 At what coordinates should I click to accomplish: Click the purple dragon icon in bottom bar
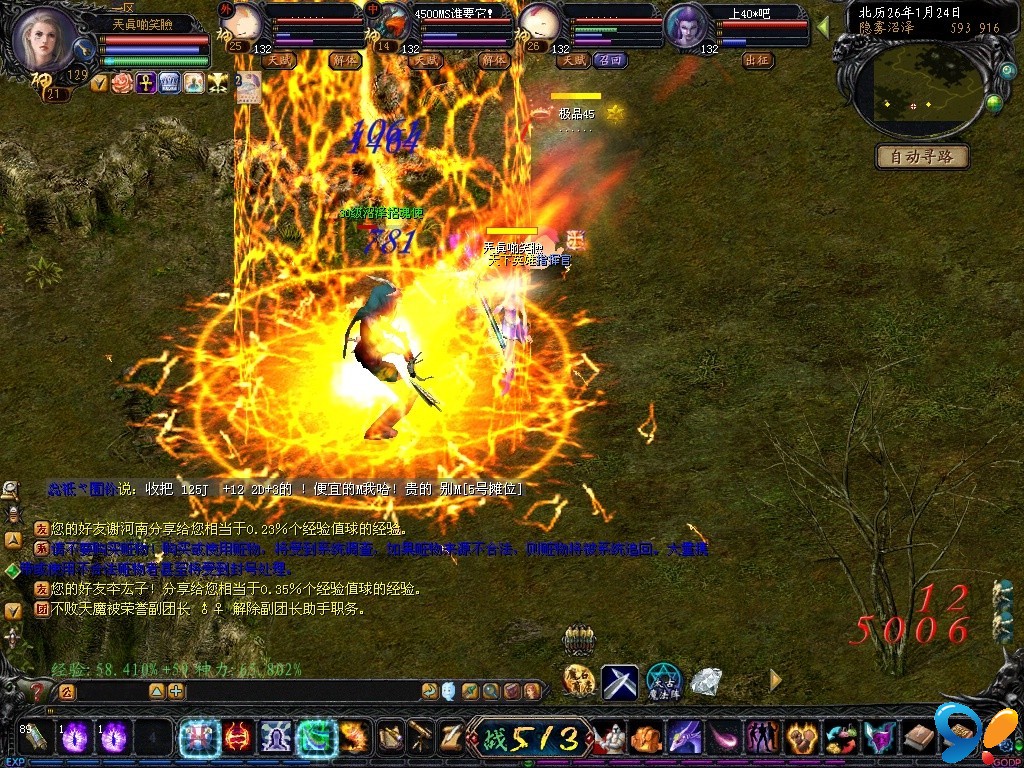(685, 738)
